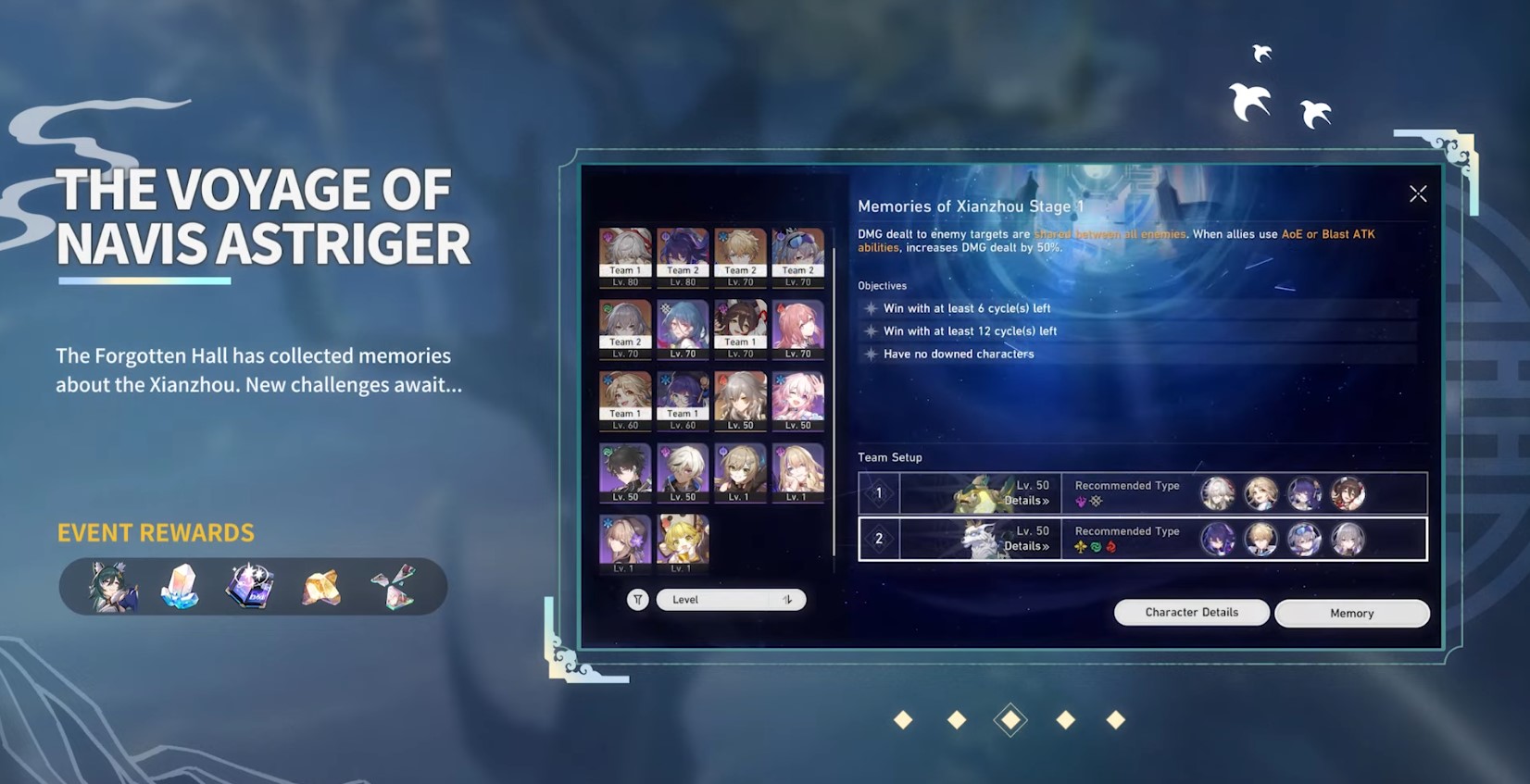This screenshot has height=784, width=1530.
Task: Click the yellow Harmony type icon for Team 2
Action: pyautogui.click(x=1080, y=545)
